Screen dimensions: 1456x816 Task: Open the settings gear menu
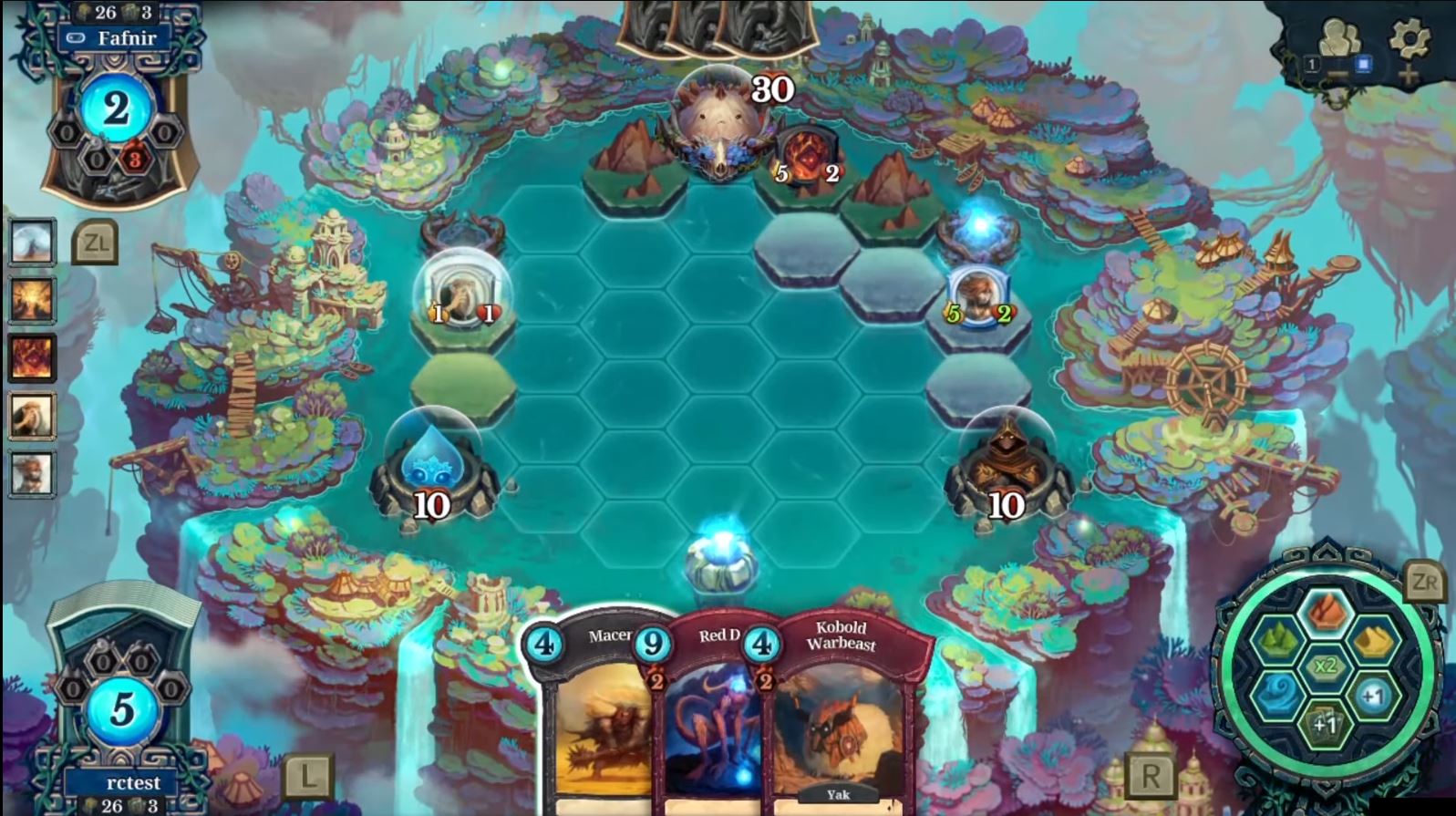click(x=1409, y=38)
